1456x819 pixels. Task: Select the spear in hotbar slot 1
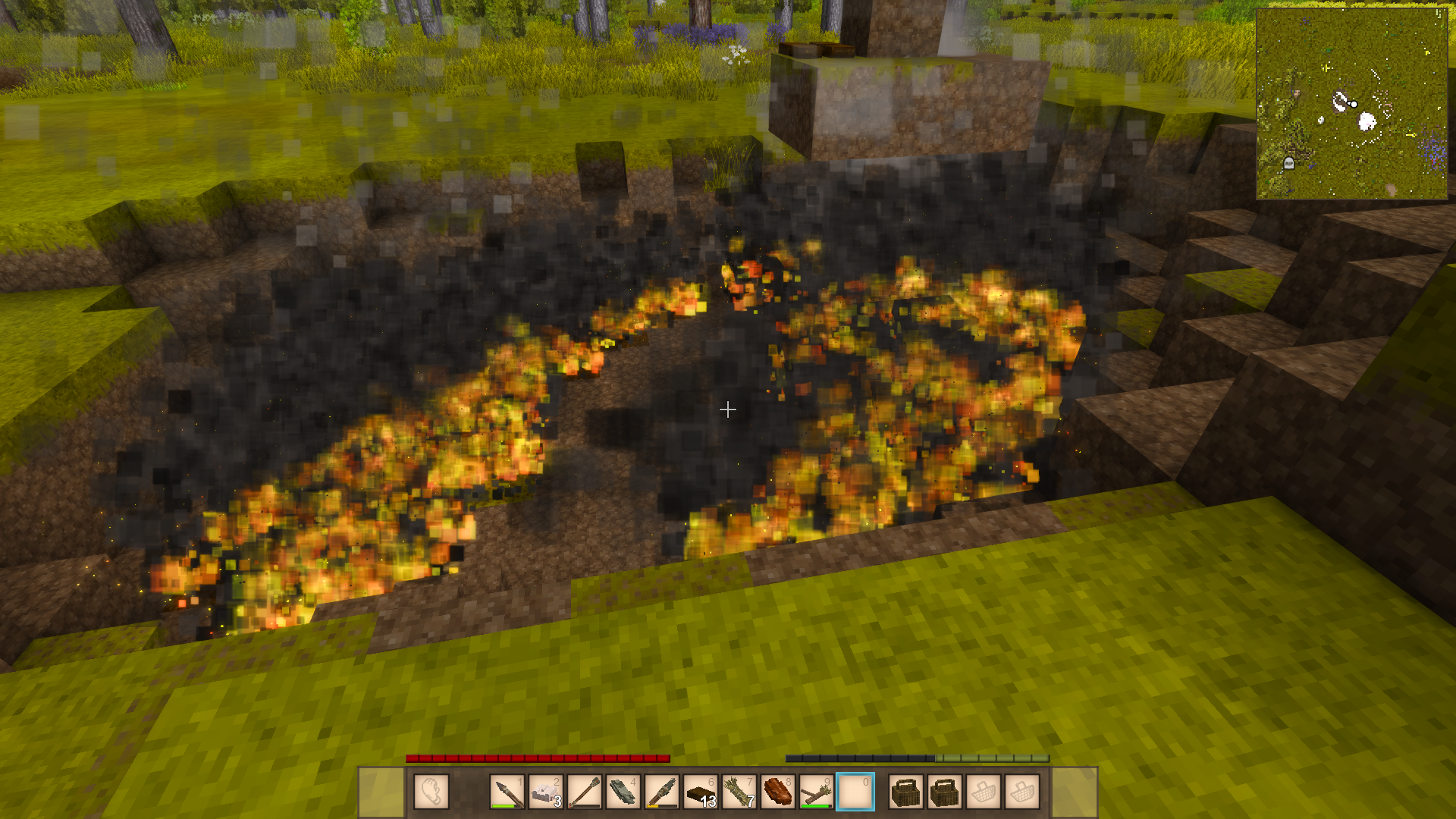(x=507, y=792)
